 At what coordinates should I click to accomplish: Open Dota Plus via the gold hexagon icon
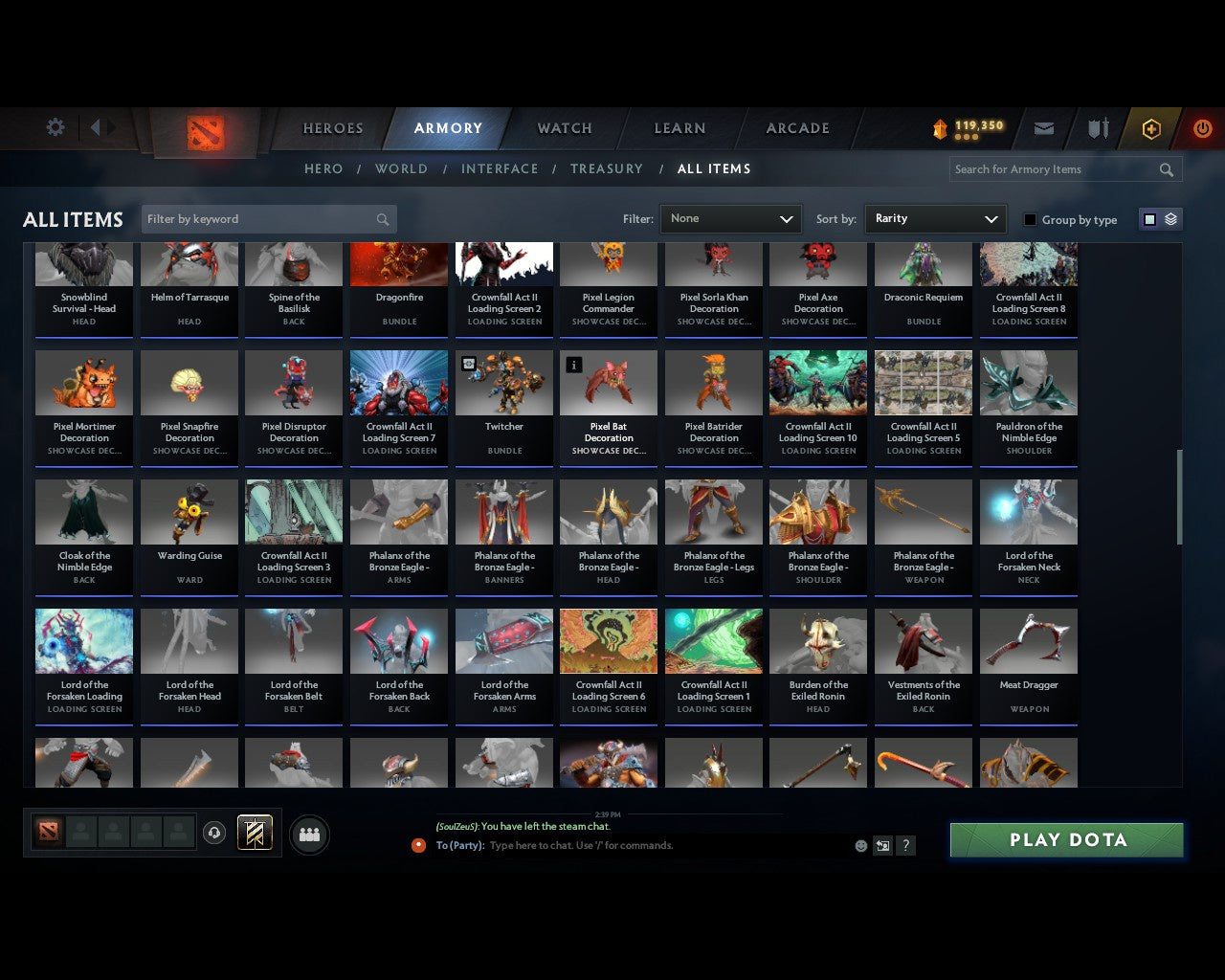coord(1151,128)
